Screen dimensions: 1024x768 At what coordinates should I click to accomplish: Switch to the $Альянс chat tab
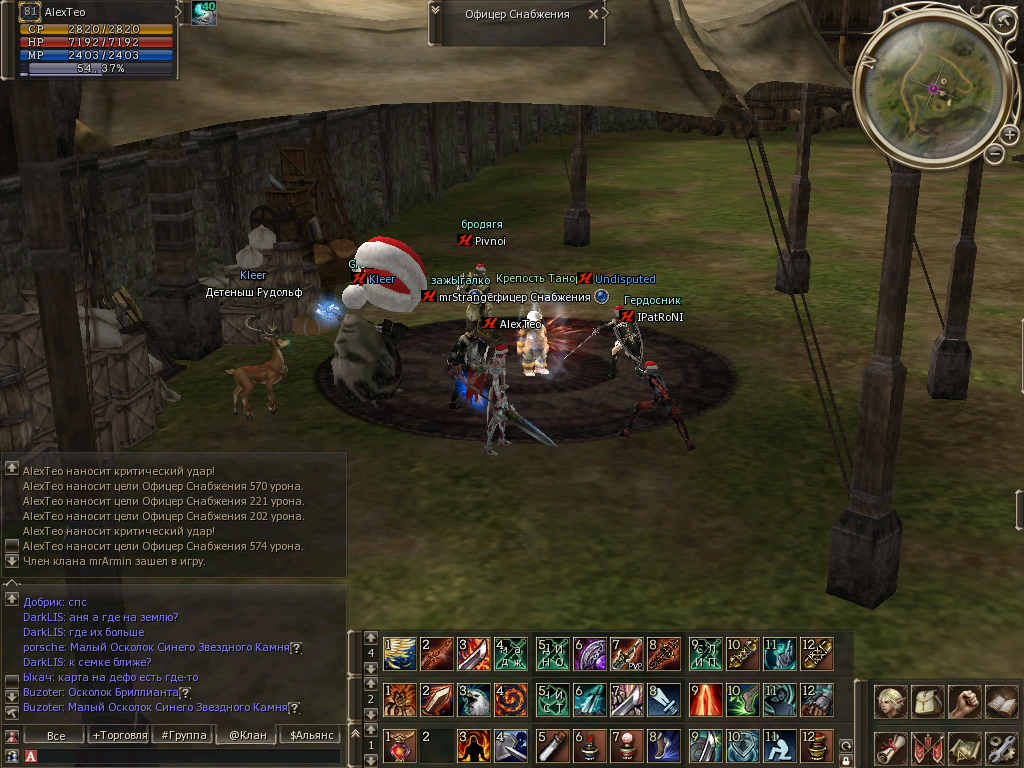308,736
